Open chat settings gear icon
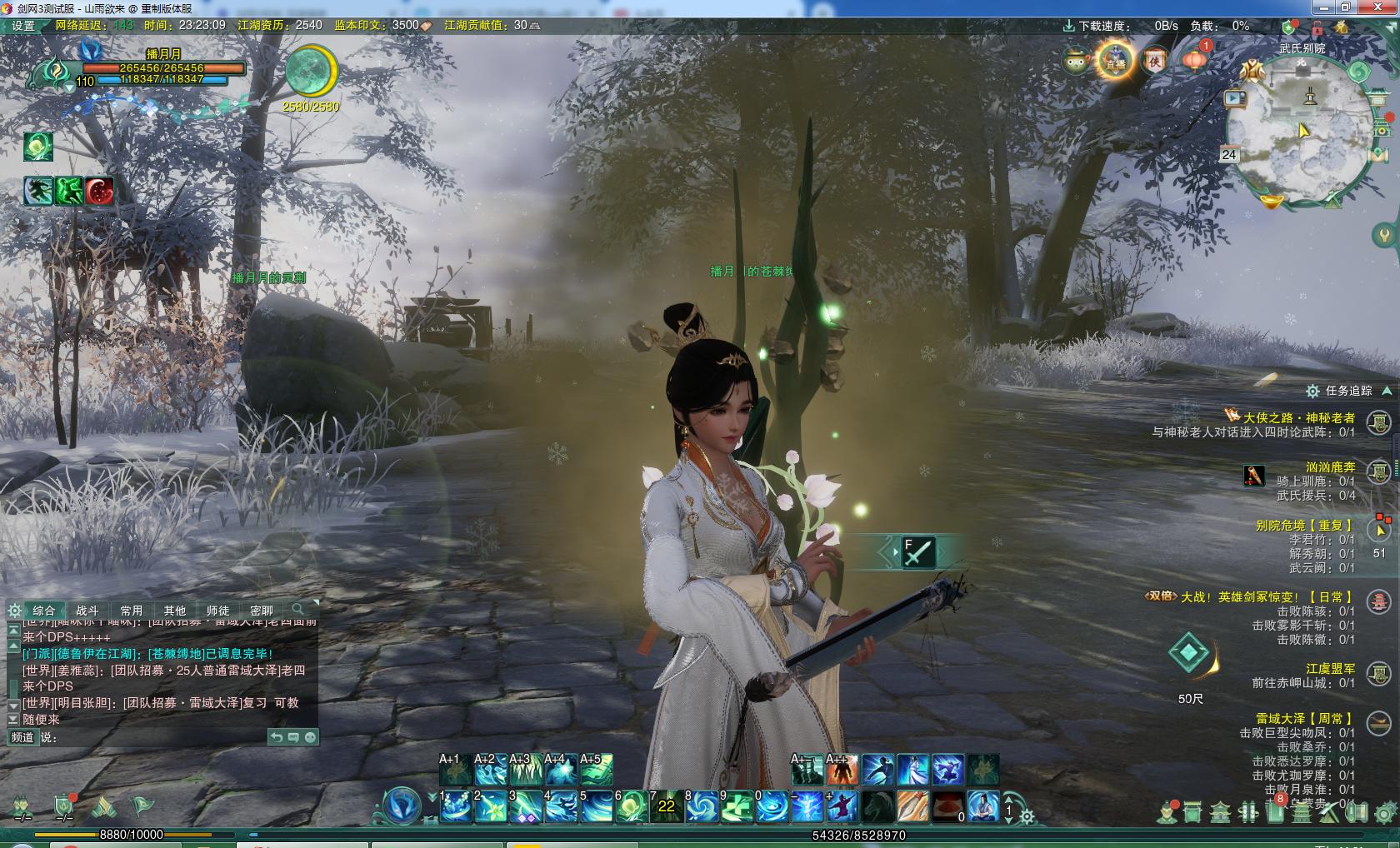This screenshot has width=1400, height=848. (x=14, y=611)
